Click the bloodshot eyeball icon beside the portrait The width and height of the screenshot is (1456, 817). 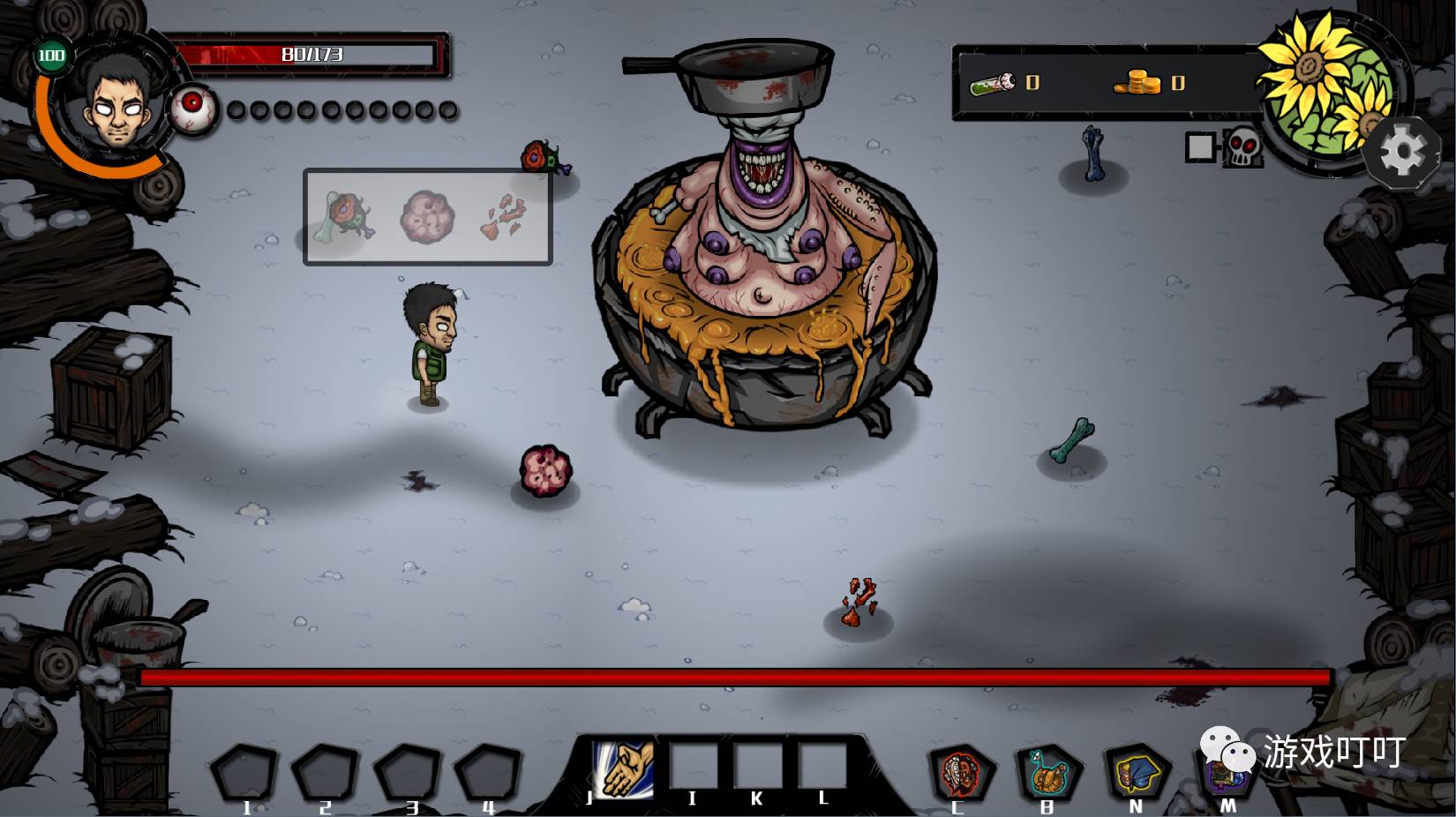coord(193,109)
